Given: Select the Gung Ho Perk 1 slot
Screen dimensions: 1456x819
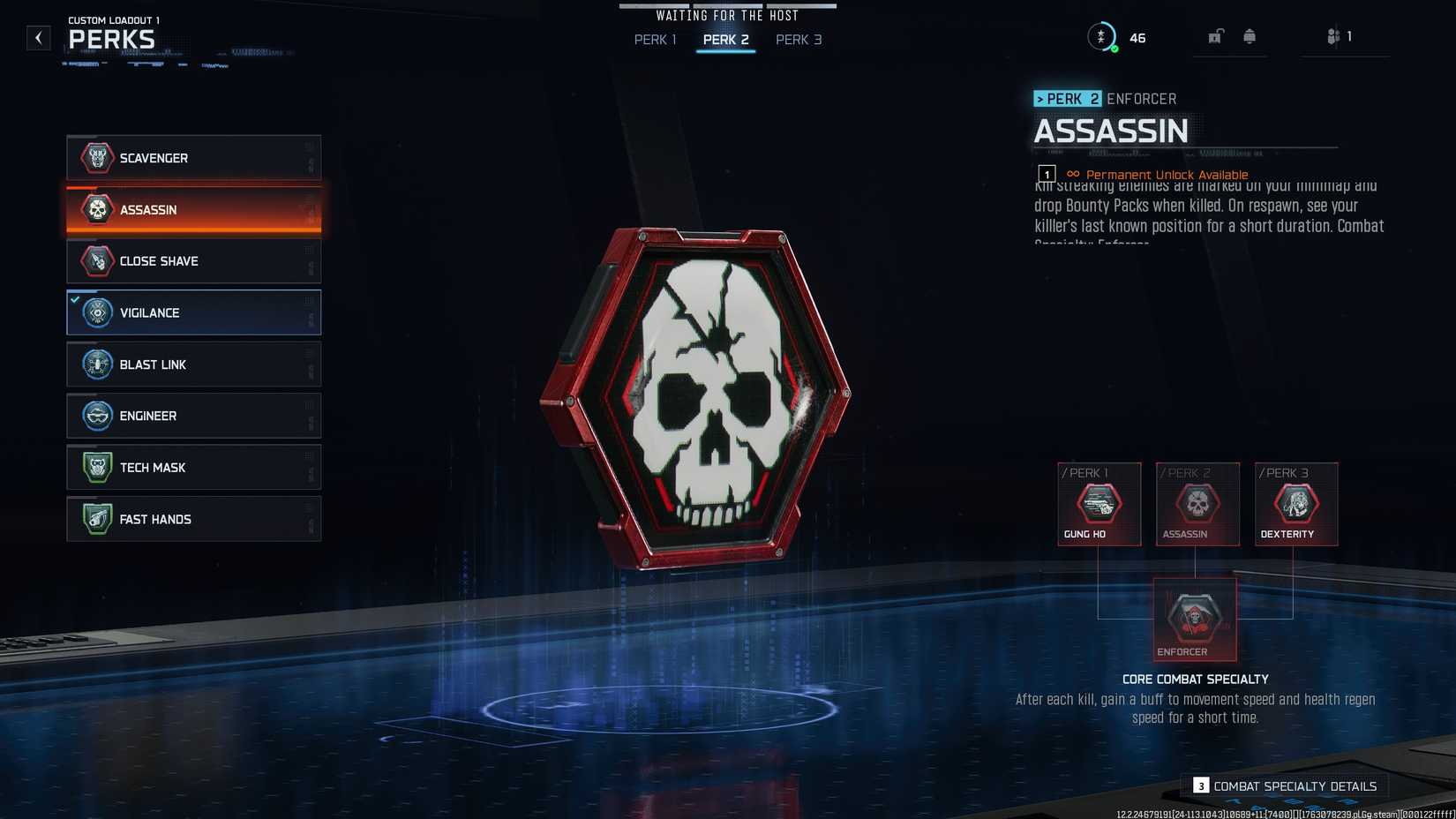Looking at the screenshot, I should click(1099, 504).
